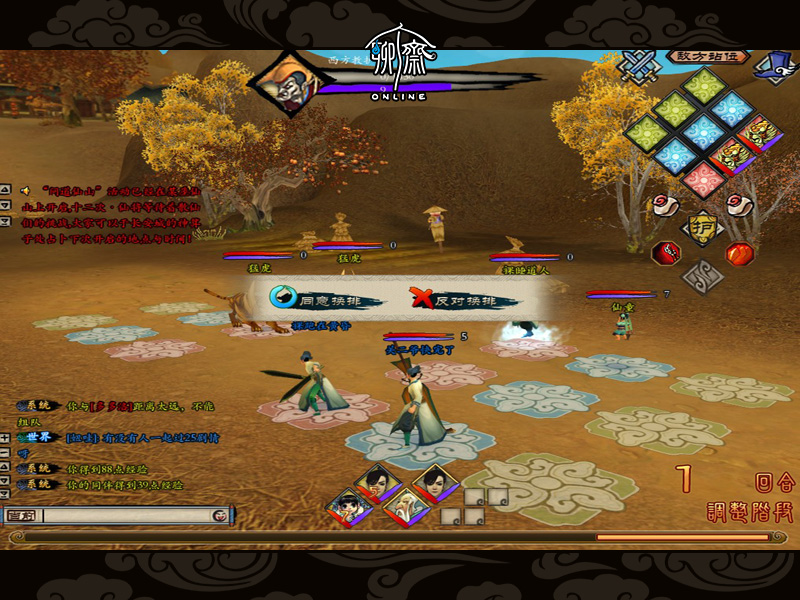Click into the chat input field

126,515
